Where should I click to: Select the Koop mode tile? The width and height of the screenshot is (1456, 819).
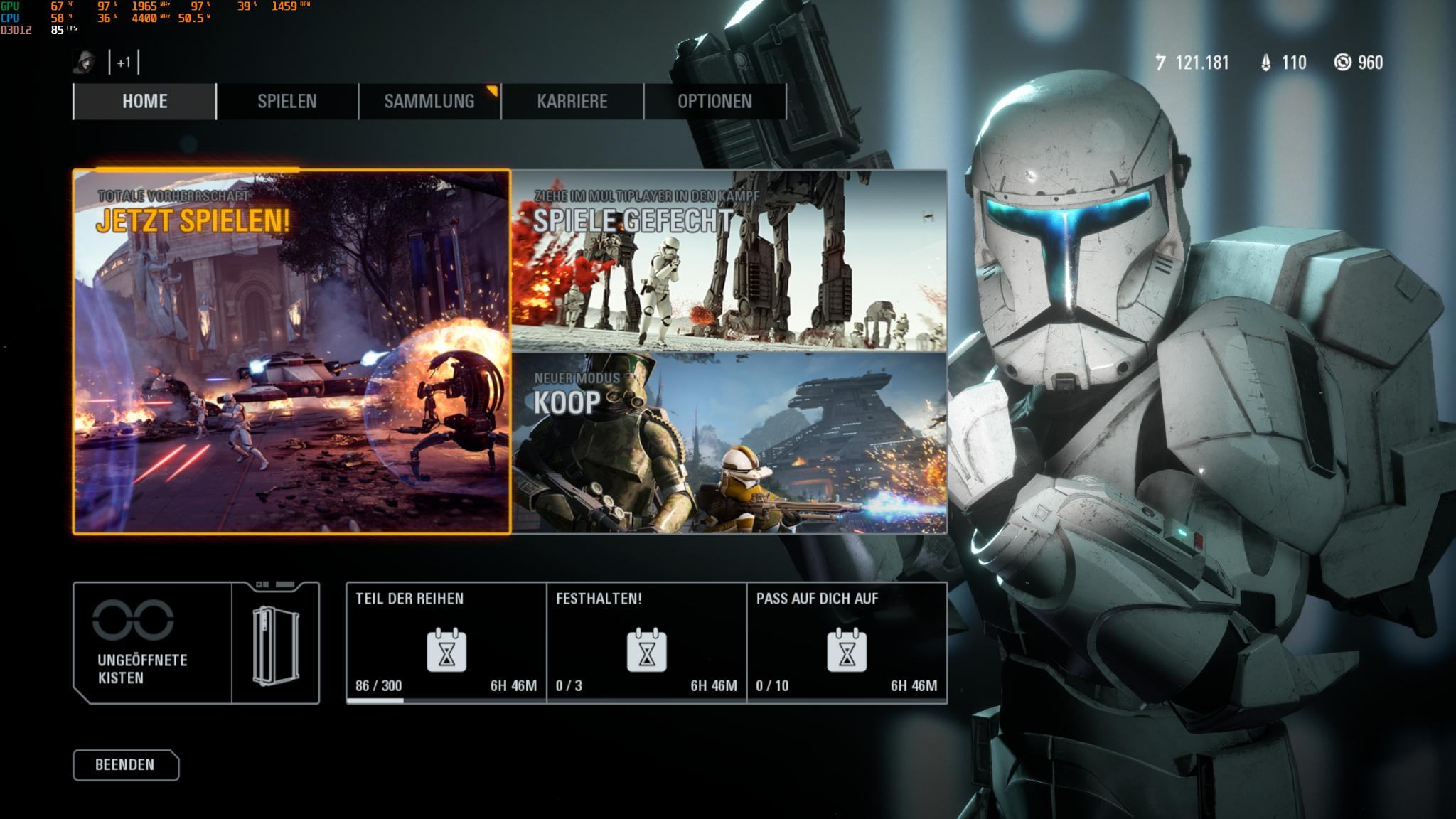(729, 442)
